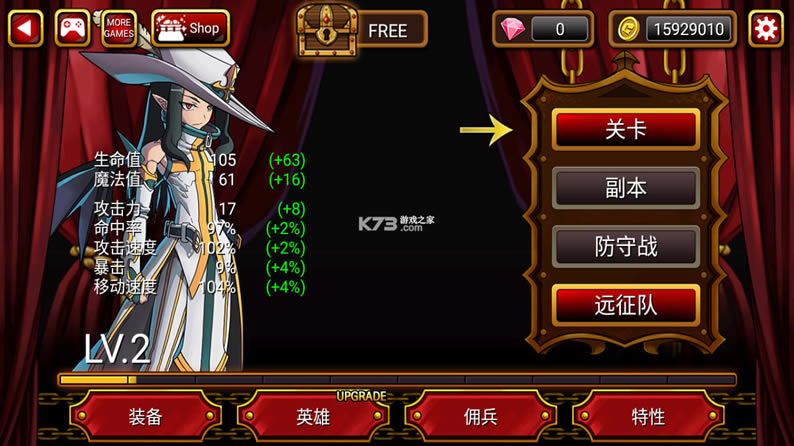Open the Shop

(190, 28)
